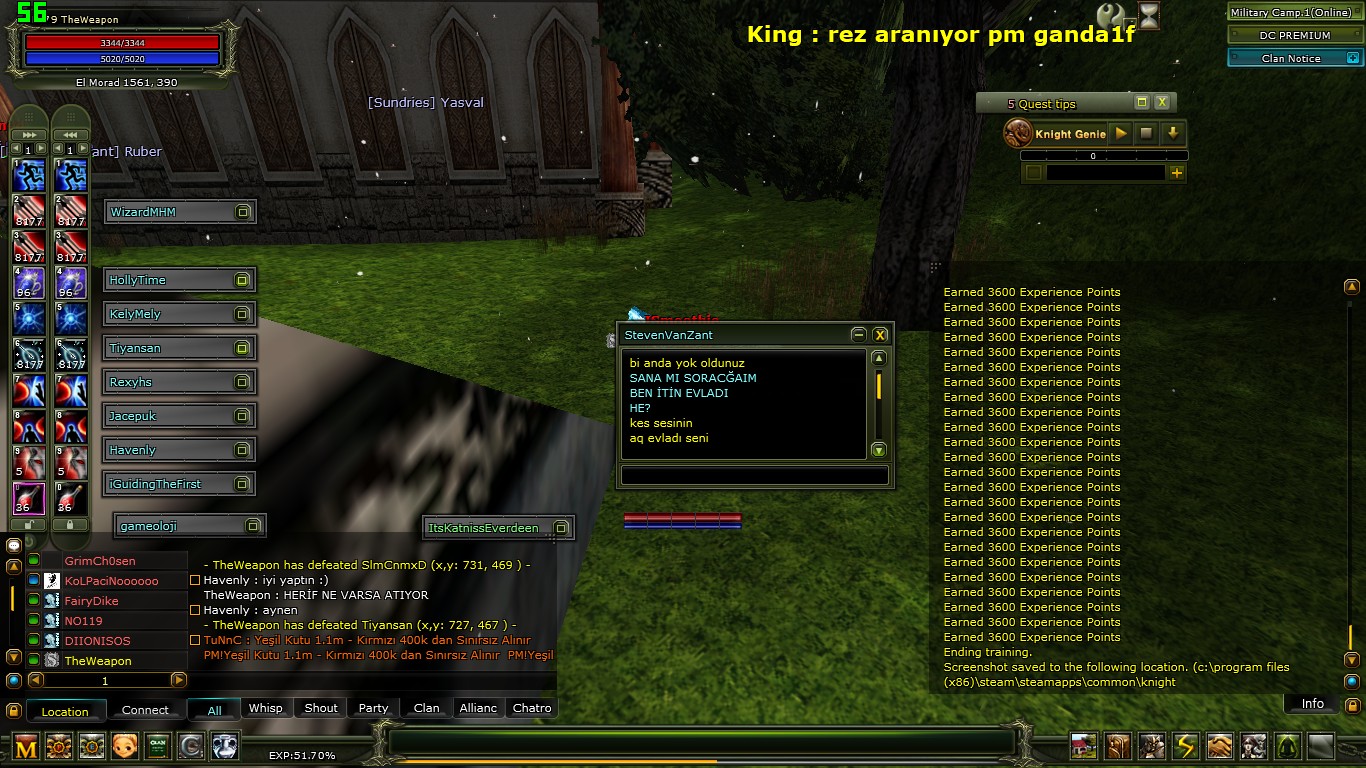Click the whisper message input box
Screen dimensions: 1366x768
[754, 476]
